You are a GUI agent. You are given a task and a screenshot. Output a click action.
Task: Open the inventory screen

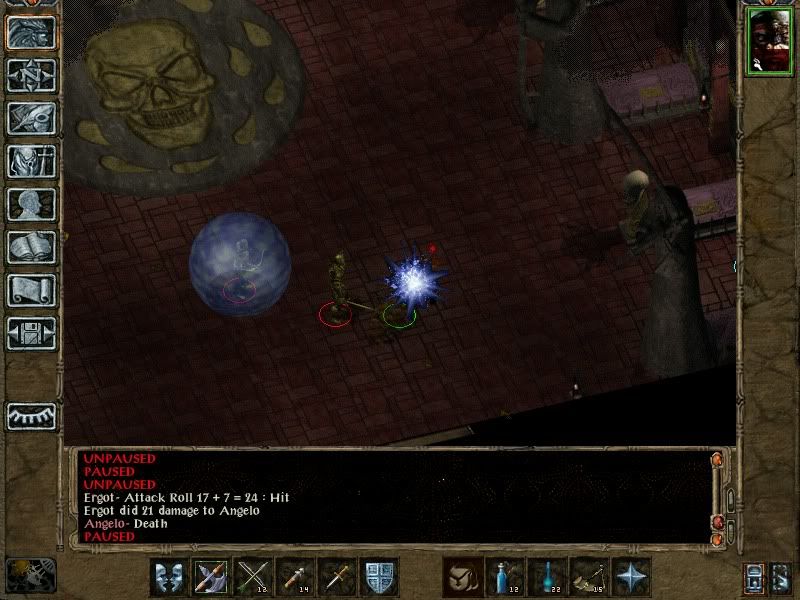point(31,161)
